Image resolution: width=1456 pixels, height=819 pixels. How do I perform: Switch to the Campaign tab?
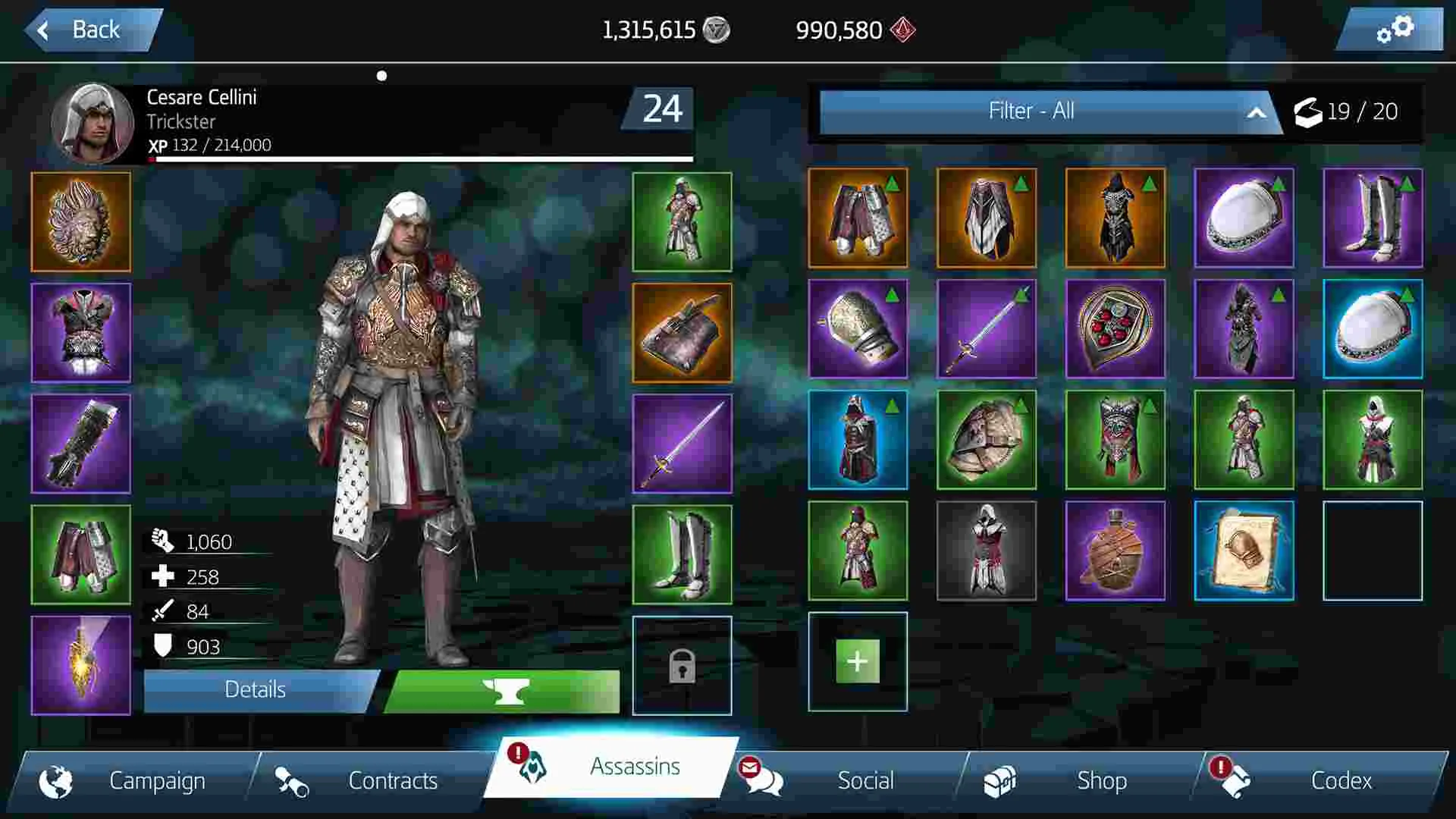coord(157,780)
